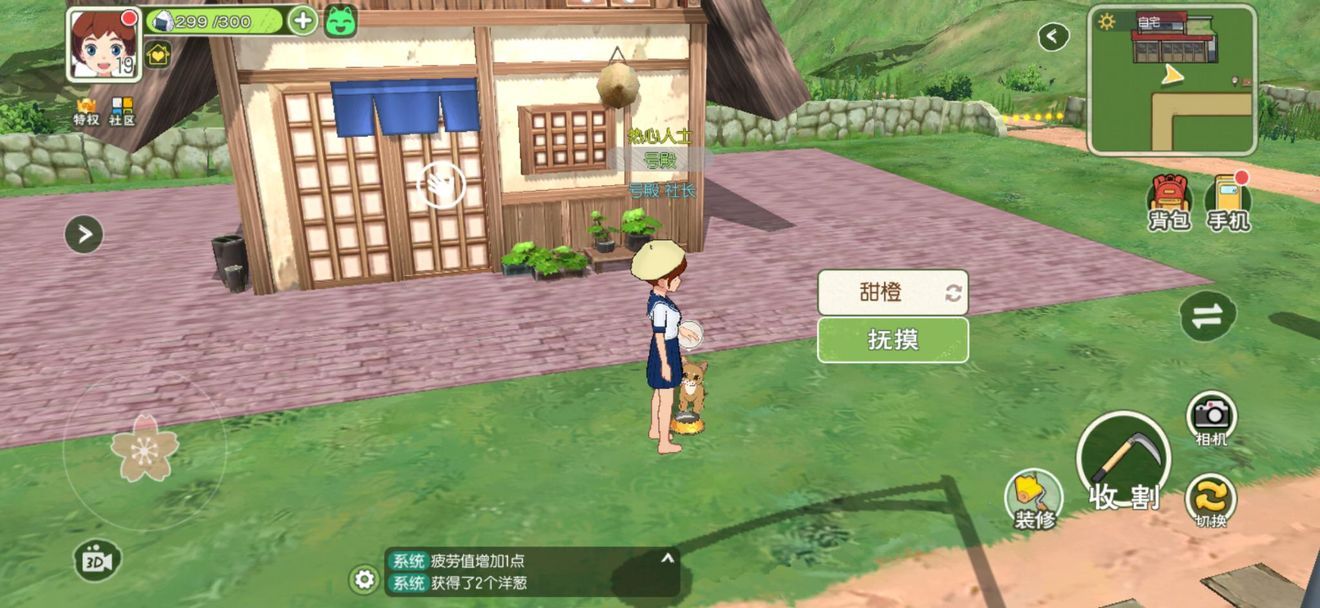Open 装修 decoration mode

click(x=1032, y=499)
